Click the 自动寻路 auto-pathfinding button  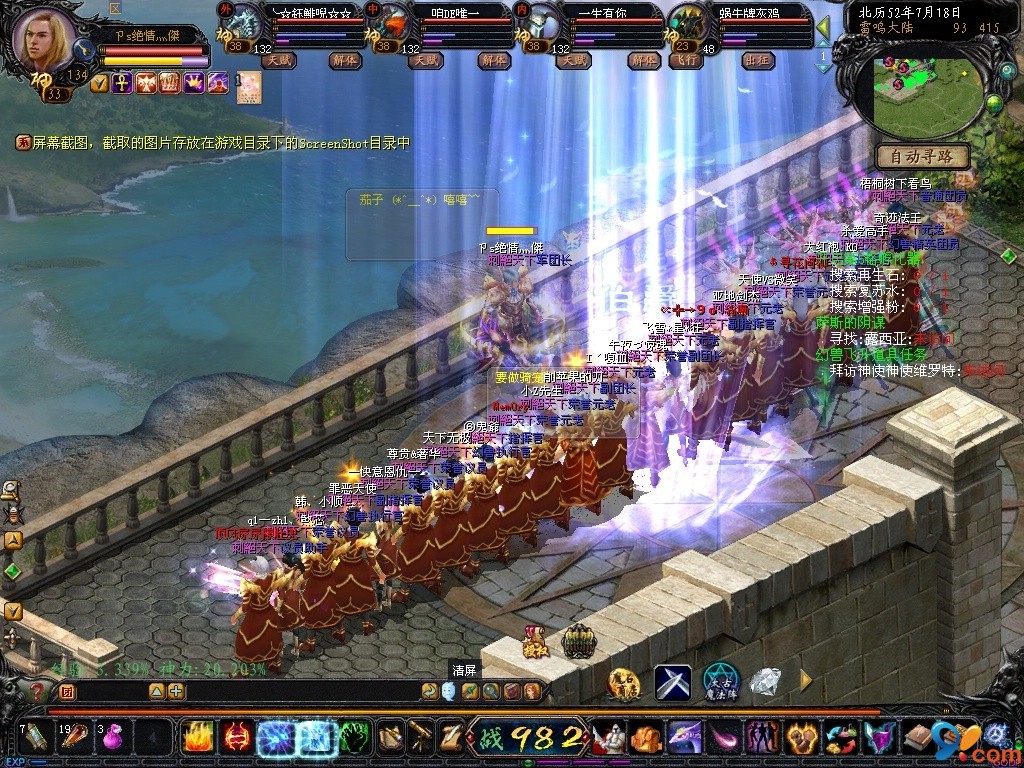click(922, 156)
